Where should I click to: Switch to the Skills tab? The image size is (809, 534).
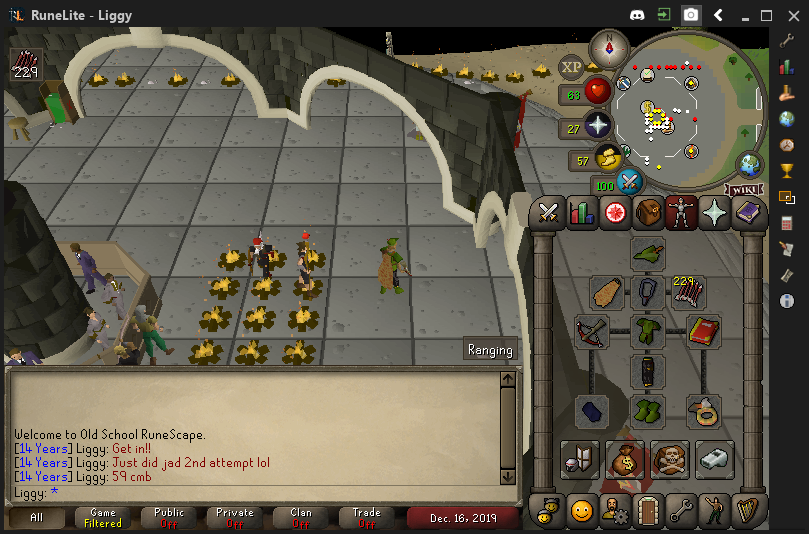581,212
